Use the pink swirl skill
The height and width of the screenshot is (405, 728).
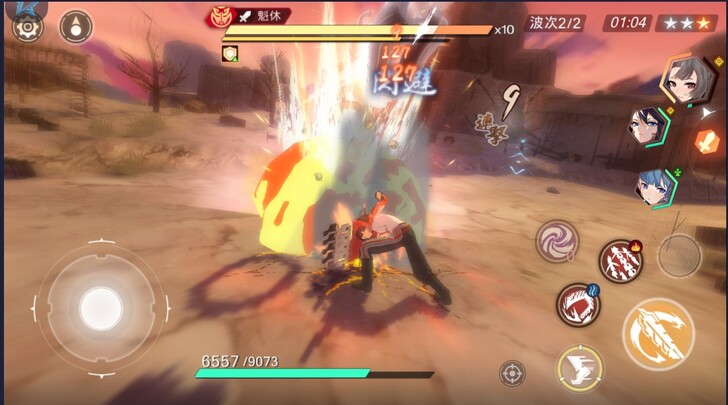tap(556, 241)
